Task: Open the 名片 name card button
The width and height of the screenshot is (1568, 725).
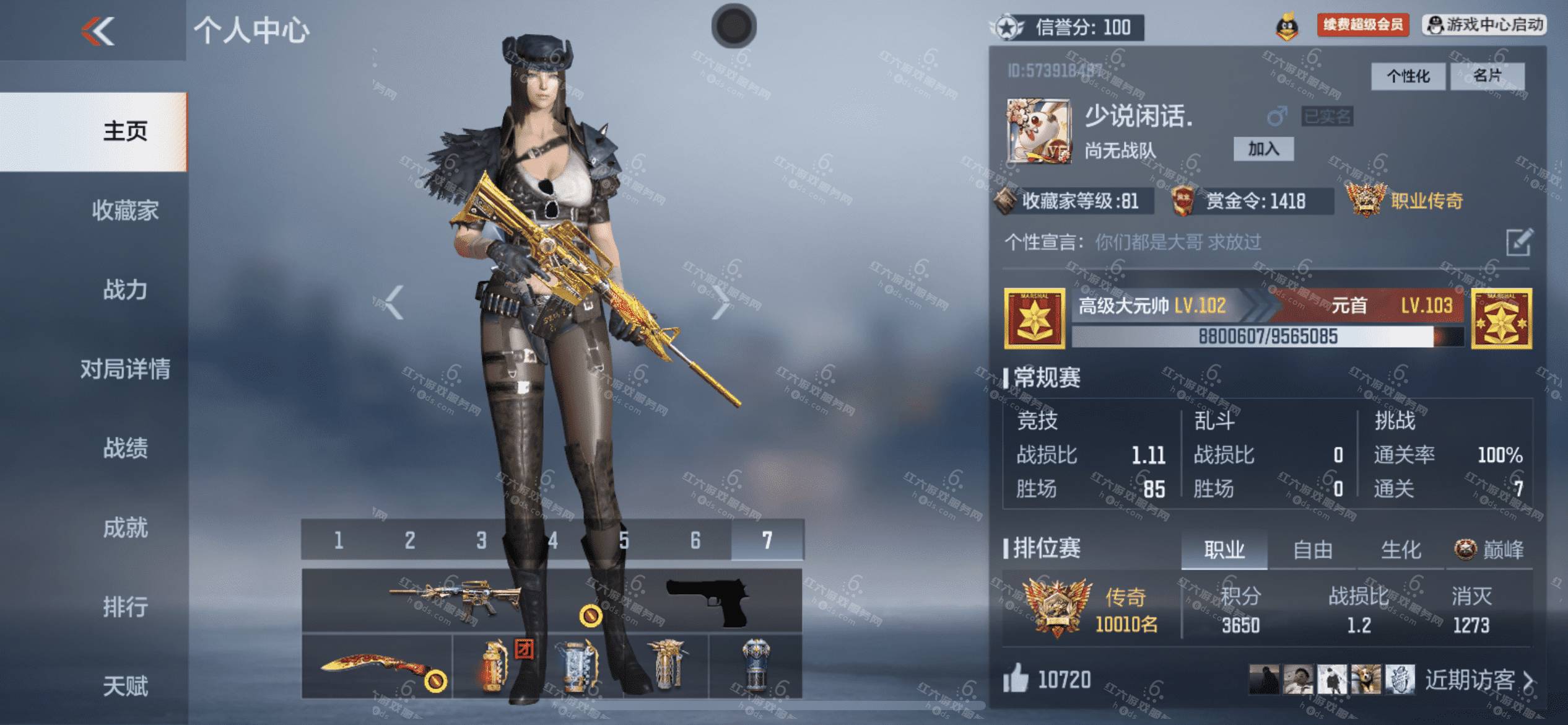Action: click(1487, 76)
